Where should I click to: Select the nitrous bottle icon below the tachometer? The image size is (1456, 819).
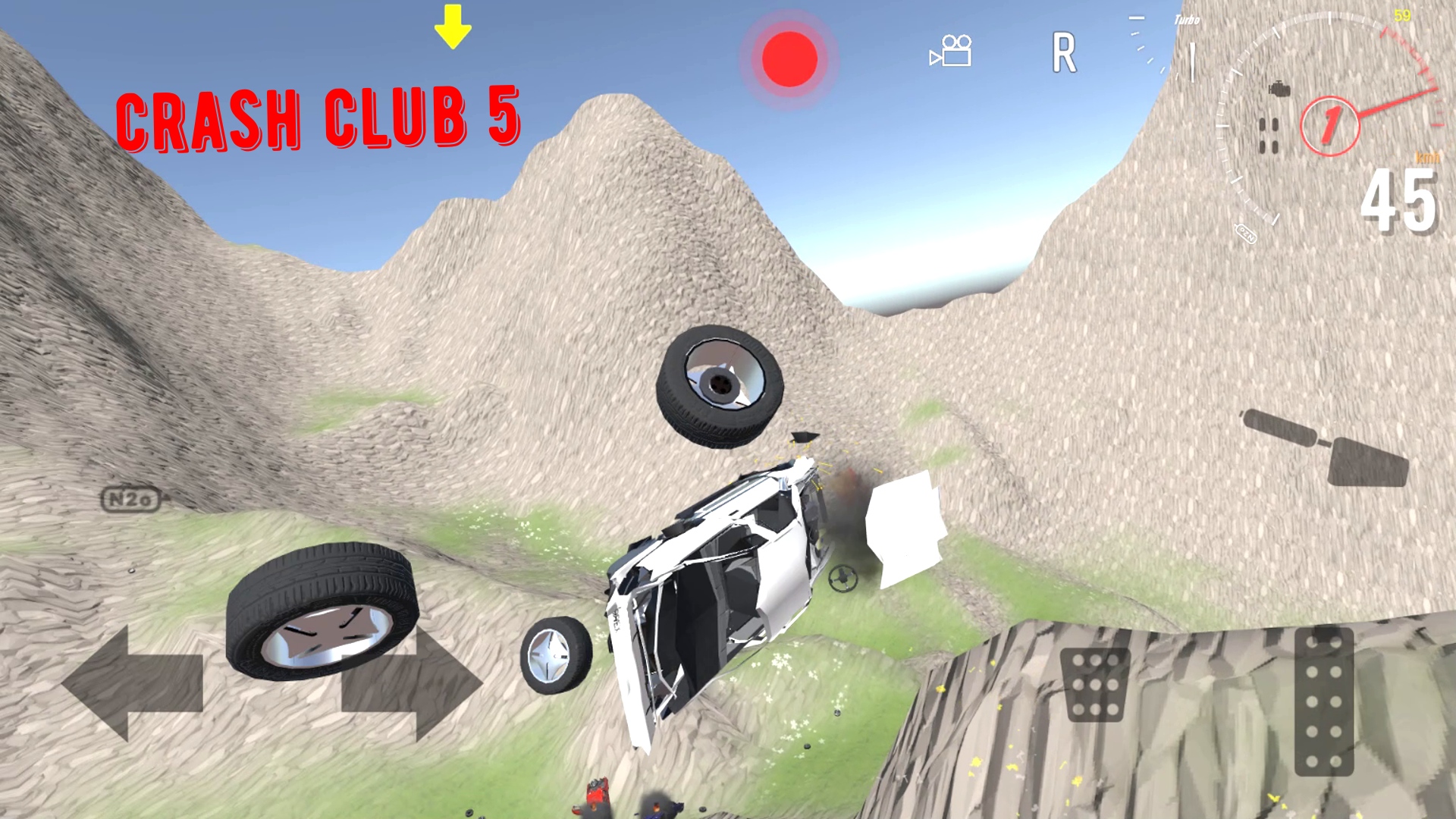[1247, 235]
